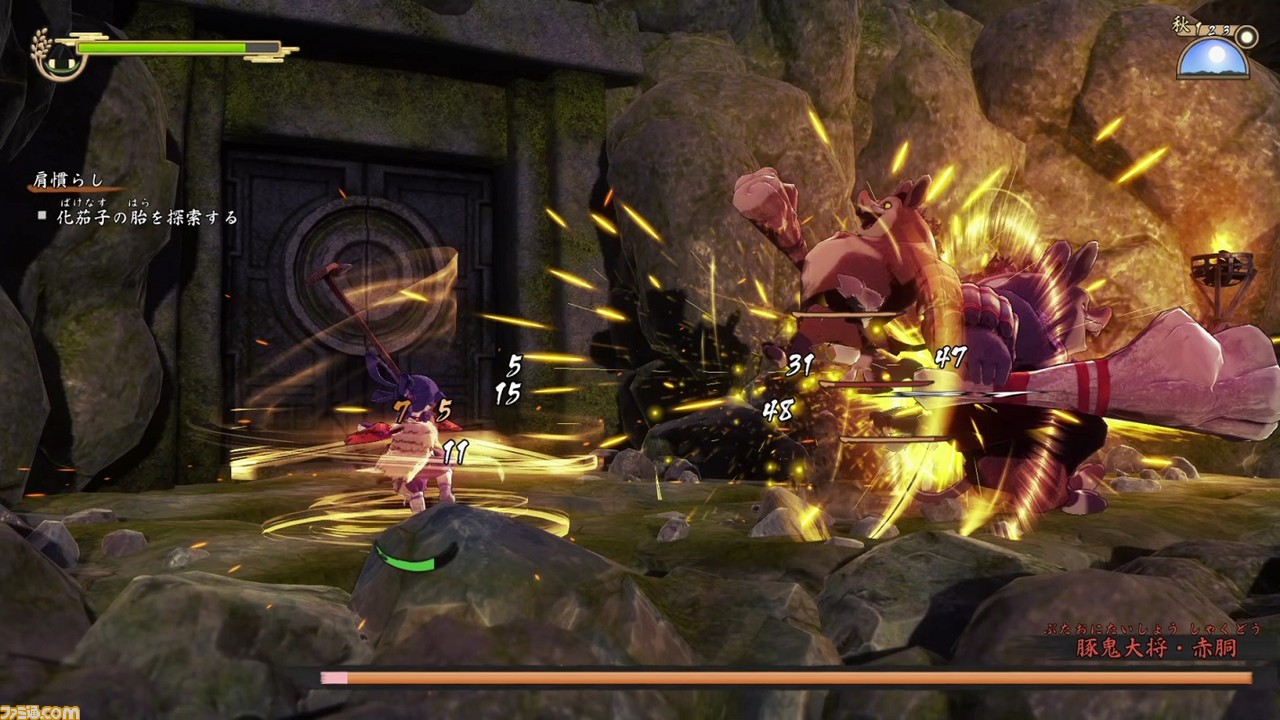Image resolution: width=1280 pixels, height=720 pixels.
Task: Select the round green bowl icon under the rice emblem
Action: 62,65
